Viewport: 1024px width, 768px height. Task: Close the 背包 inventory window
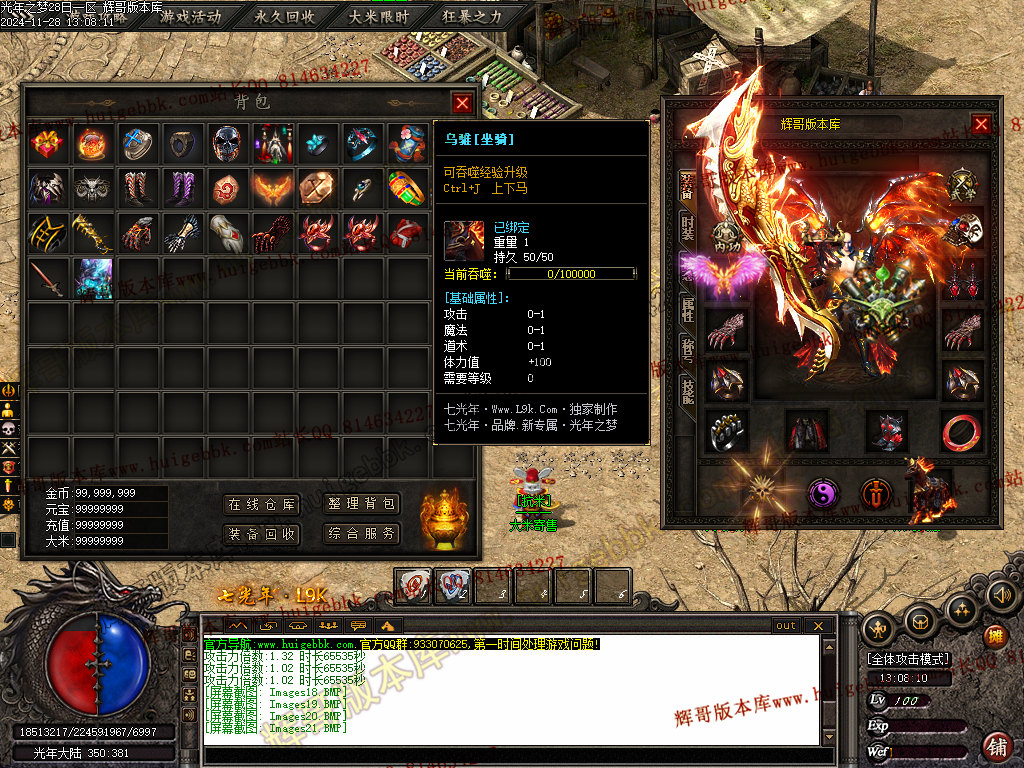click(x=461, y=102)
